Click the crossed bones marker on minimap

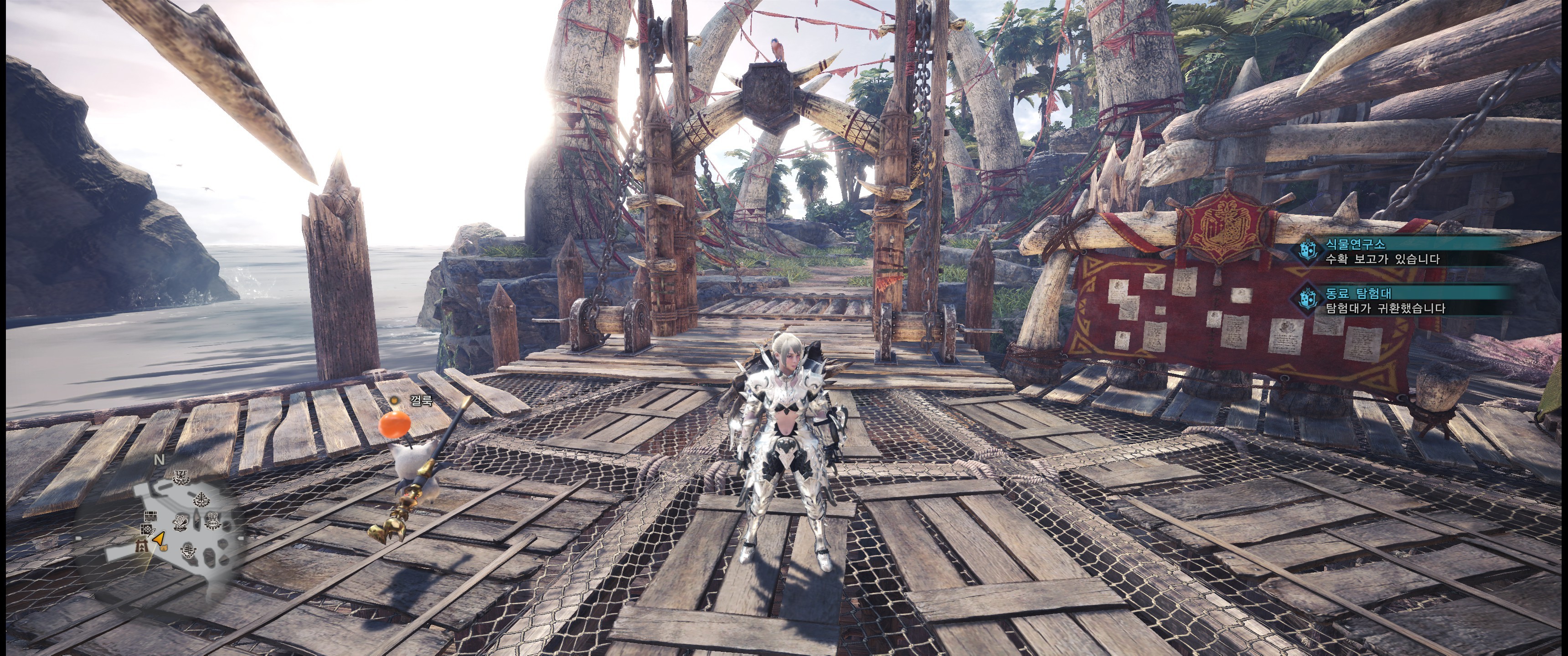click(x=181, y=523)
